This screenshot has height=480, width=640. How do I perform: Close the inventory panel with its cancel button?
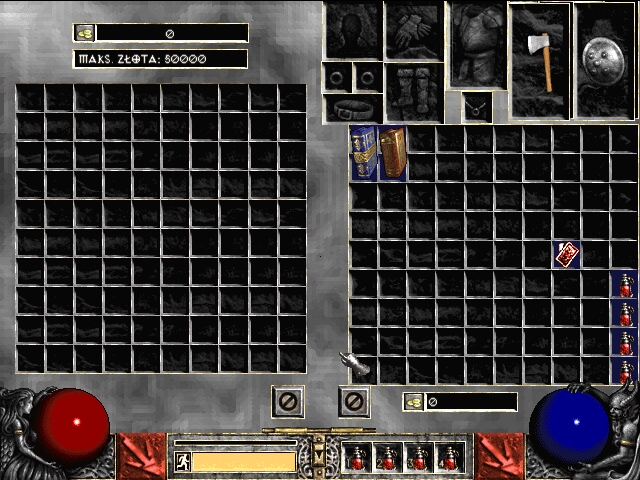354,402
